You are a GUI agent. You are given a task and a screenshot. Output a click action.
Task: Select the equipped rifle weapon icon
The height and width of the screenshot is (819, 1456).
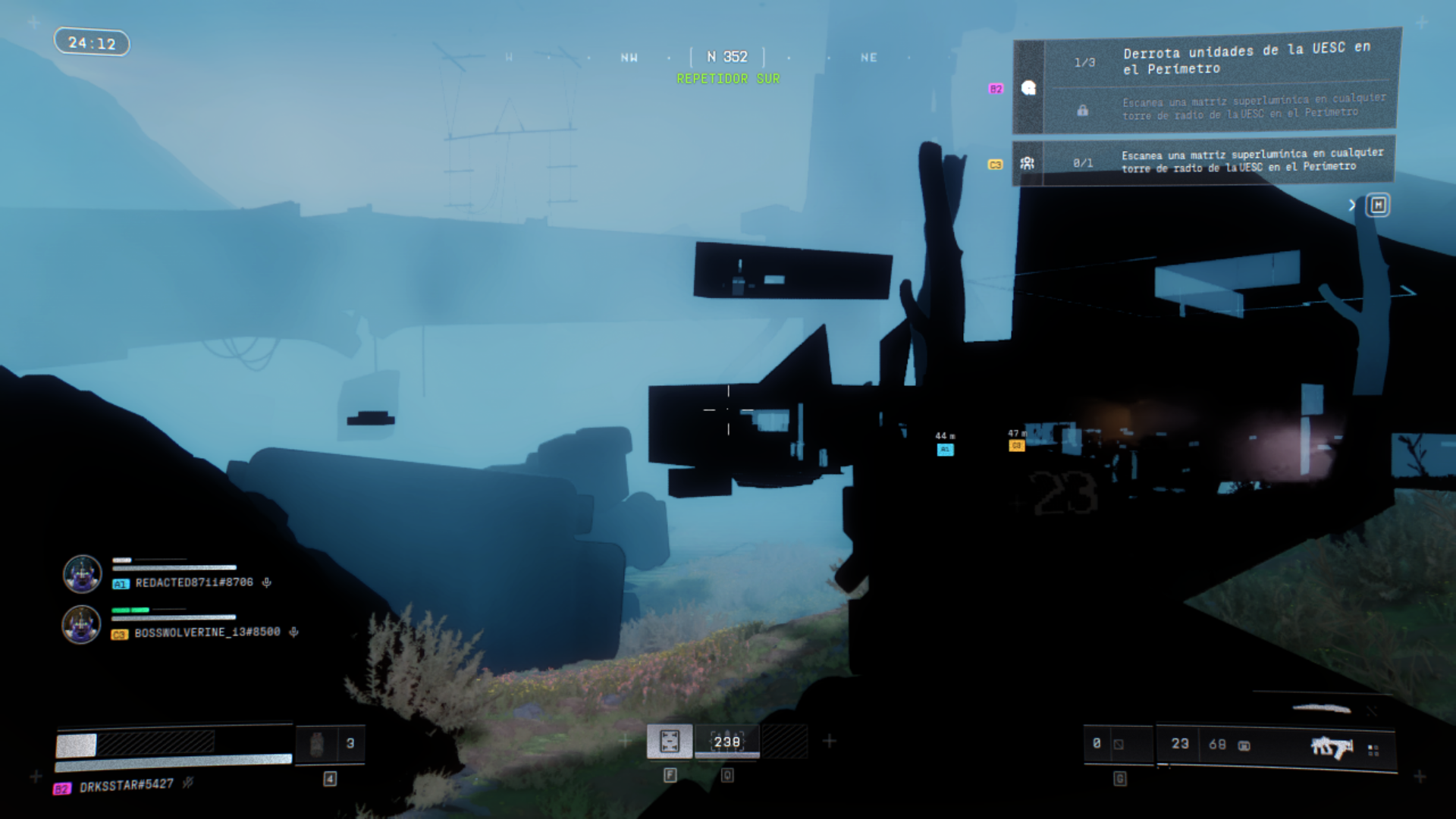click(x=1332, y=747)
